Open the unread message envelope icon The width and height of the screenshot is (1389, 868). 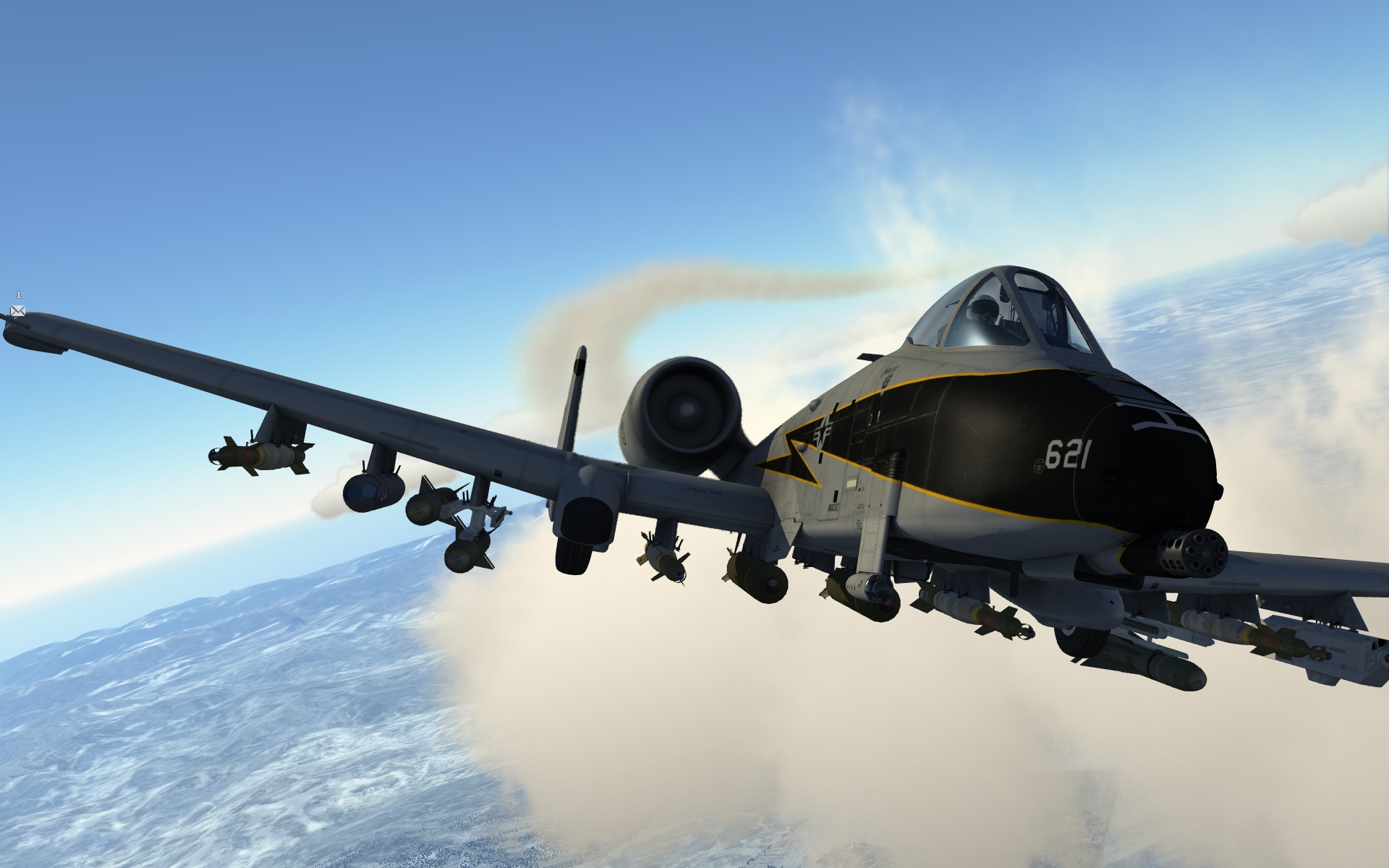click(x=18, y=310)
